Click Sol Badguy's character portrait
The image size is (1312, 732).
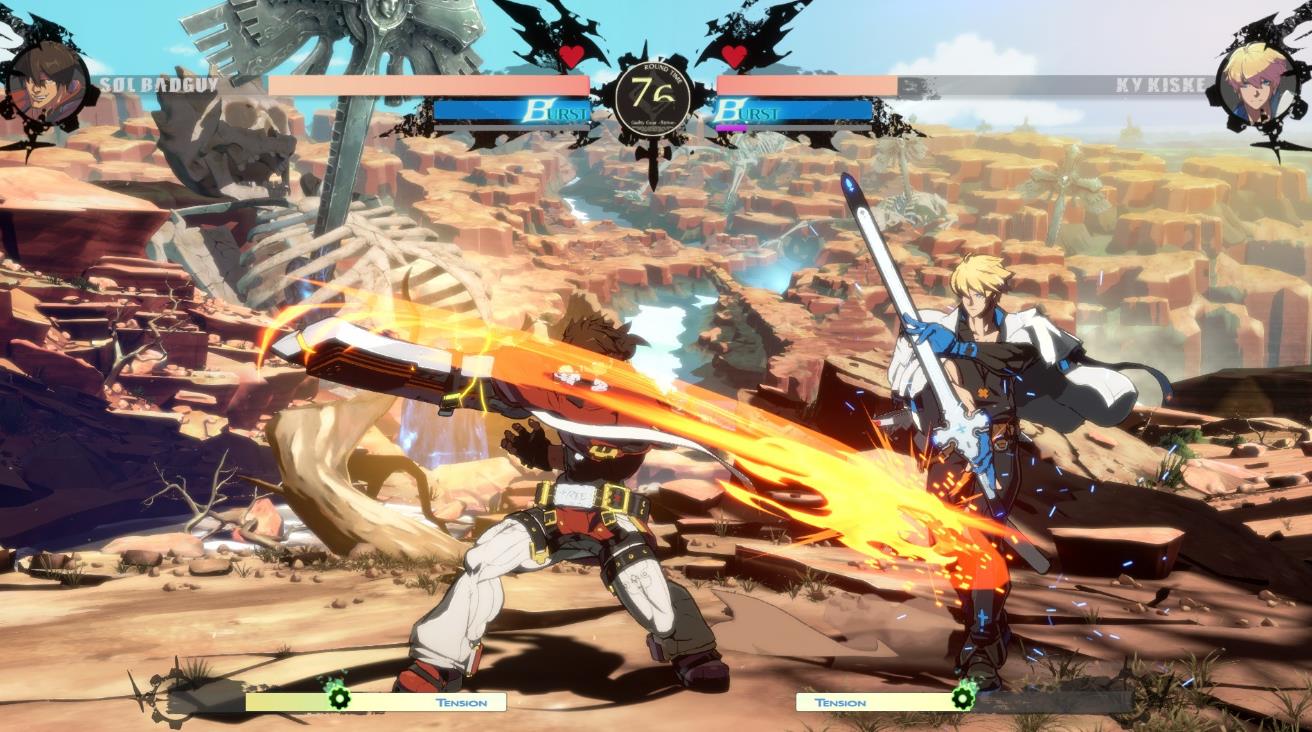point(49,82)
